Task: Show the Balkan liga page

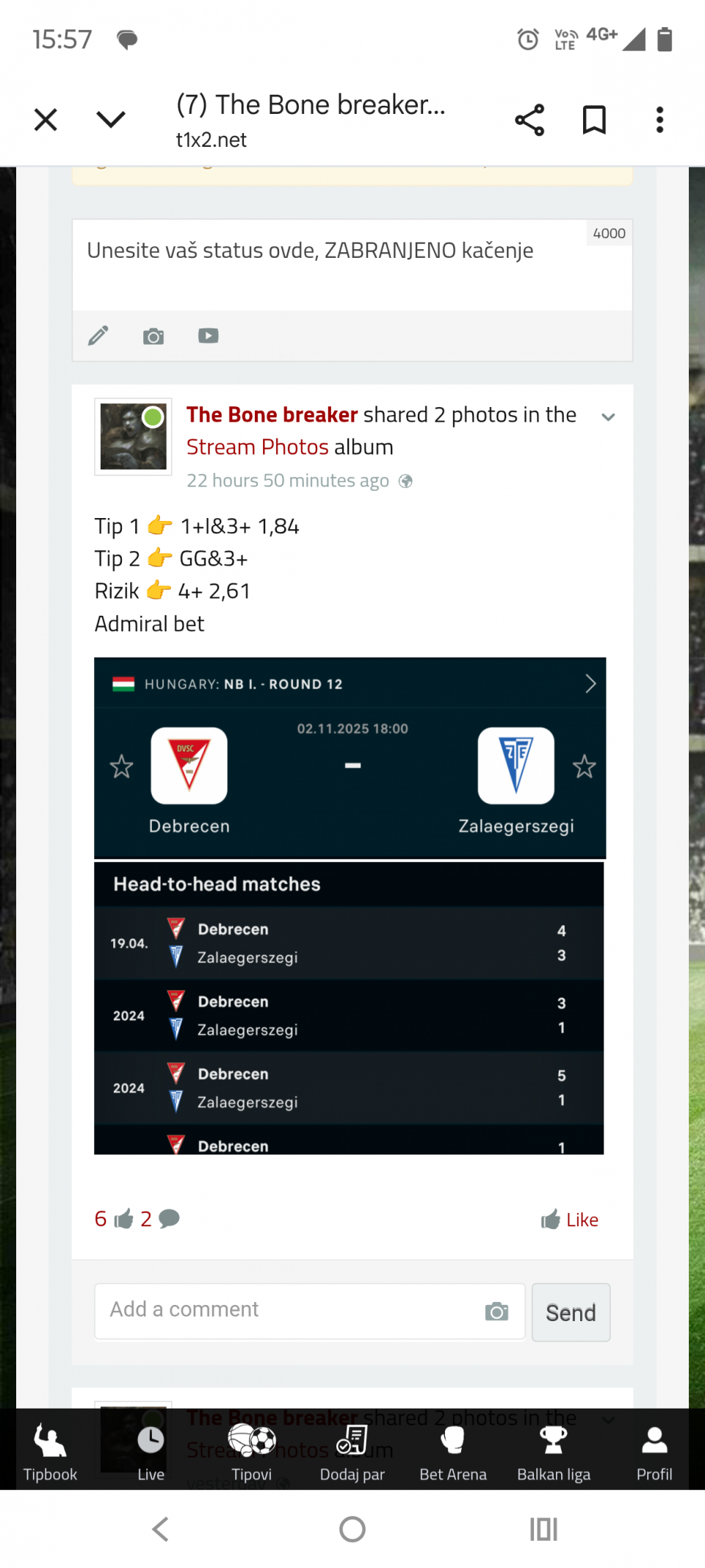Action: (x=554, y=1452)
